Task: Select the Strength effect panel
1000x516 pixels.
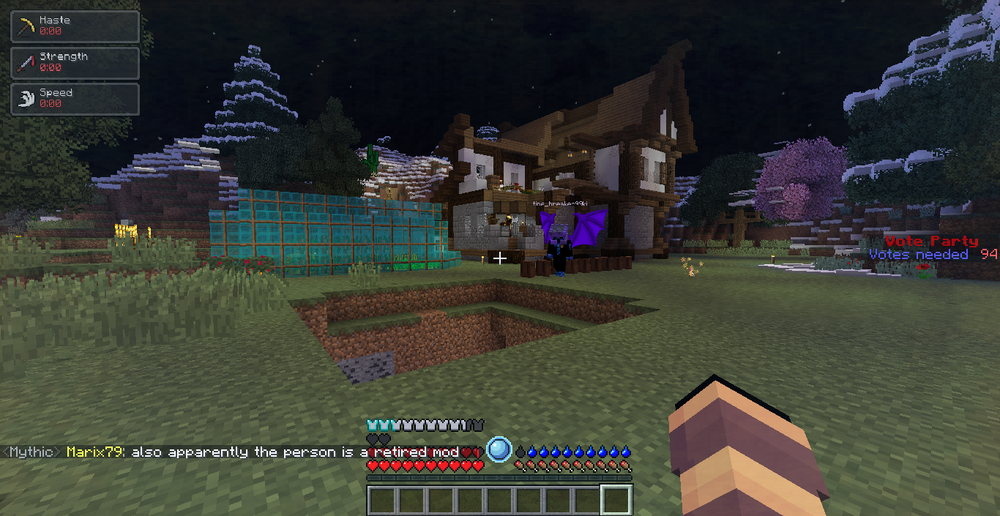Action: [x=75, y=62]
